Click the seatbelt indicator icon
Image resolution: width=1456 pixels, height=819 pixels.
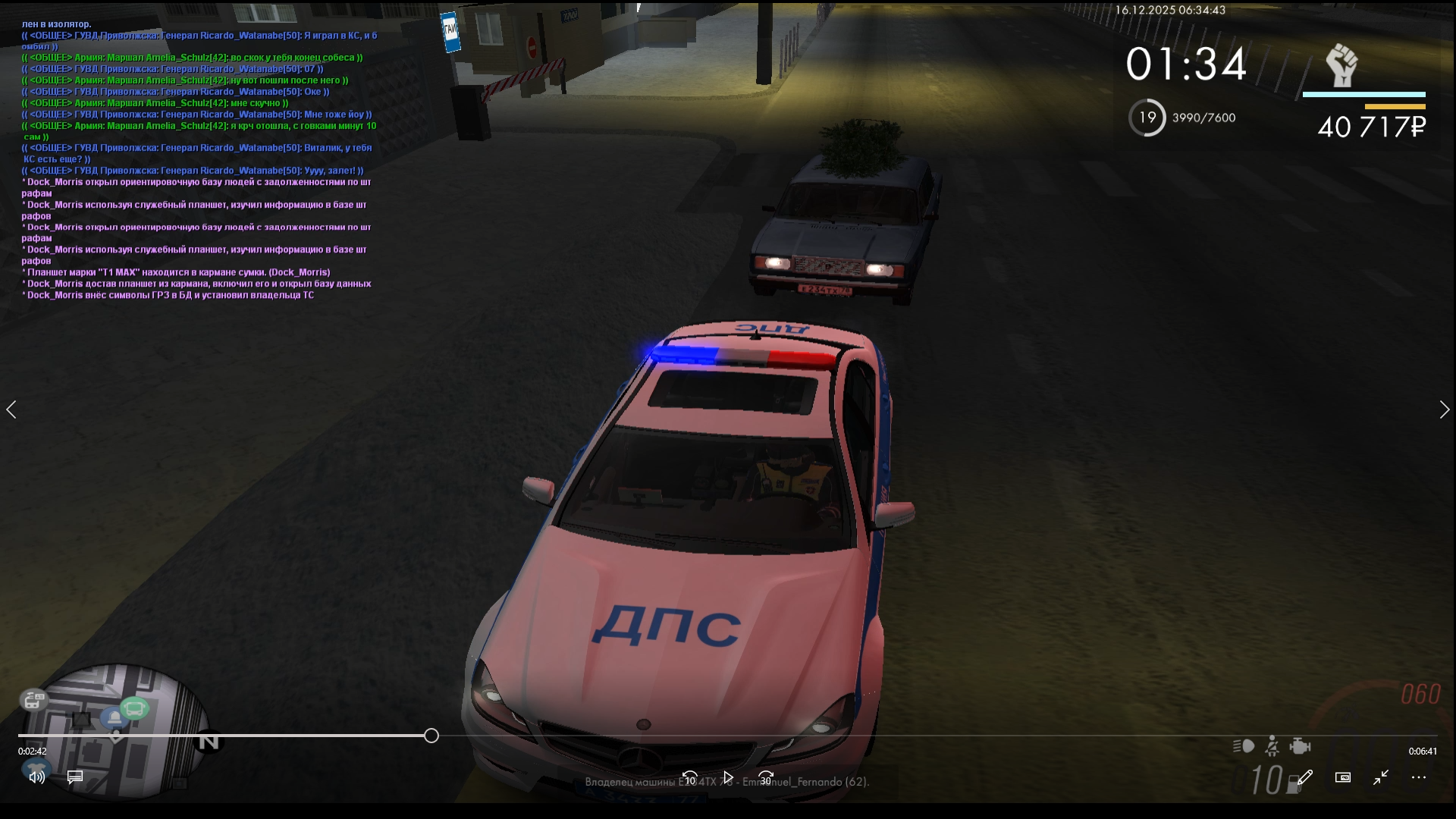tap(1272, 747)
